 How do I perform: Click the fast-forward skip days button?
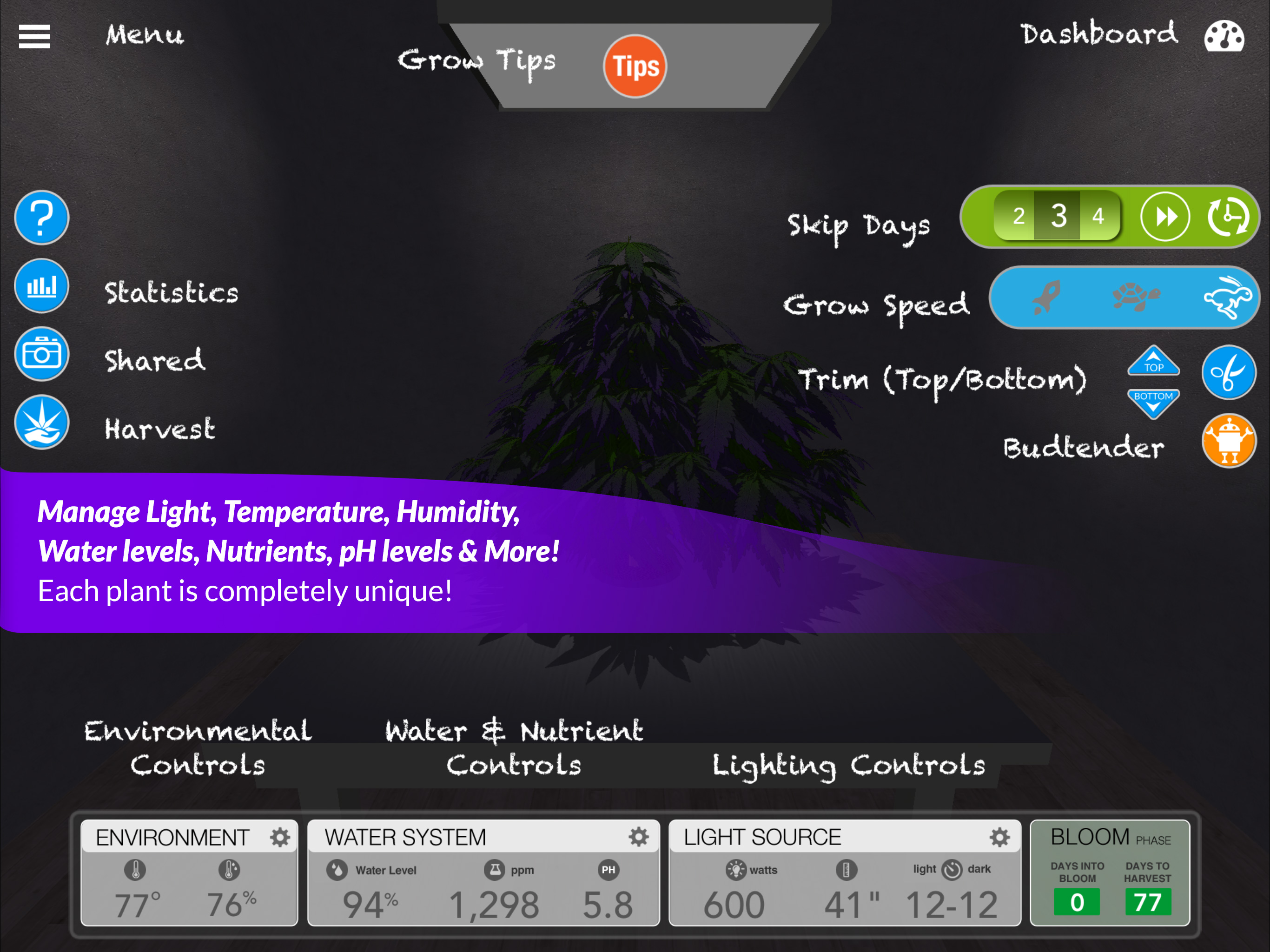click(x=1165, y=217)
